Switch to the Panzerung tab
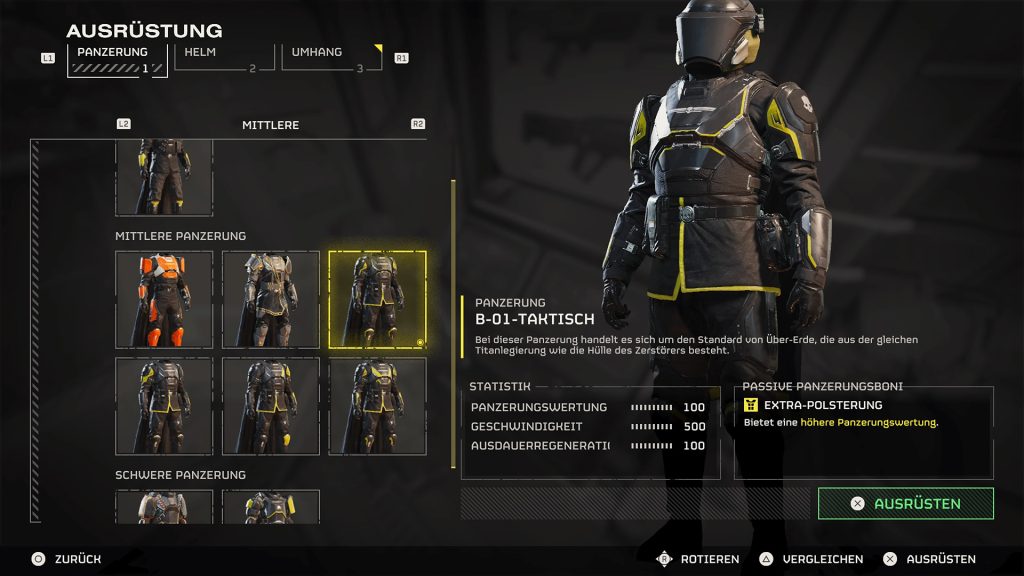The height and width of the screenshot is (576, 1024). click(x=116, y=59)
